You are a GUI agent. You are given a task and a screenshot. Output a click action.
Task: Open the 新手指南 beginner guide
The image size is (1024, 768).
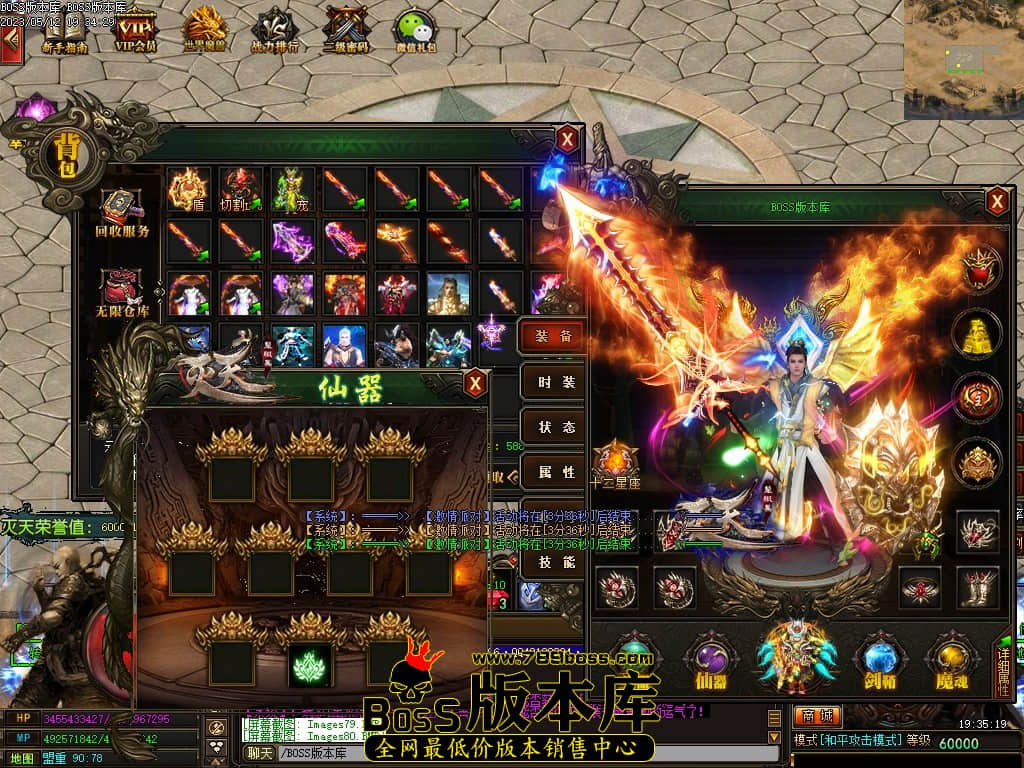[64, 30]
